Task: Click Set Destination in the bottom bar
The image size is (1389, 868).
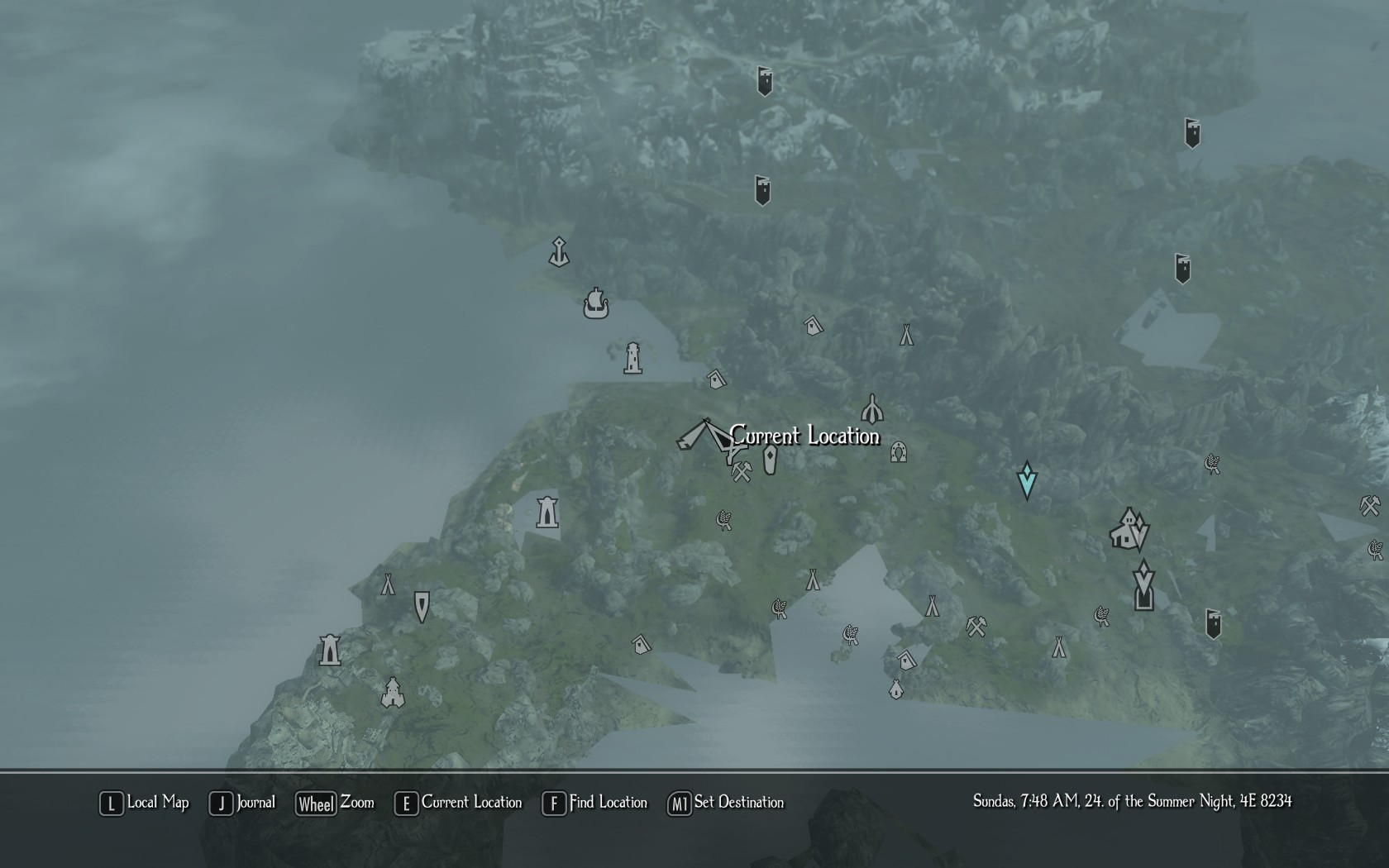Action: (x=726, y=803)
